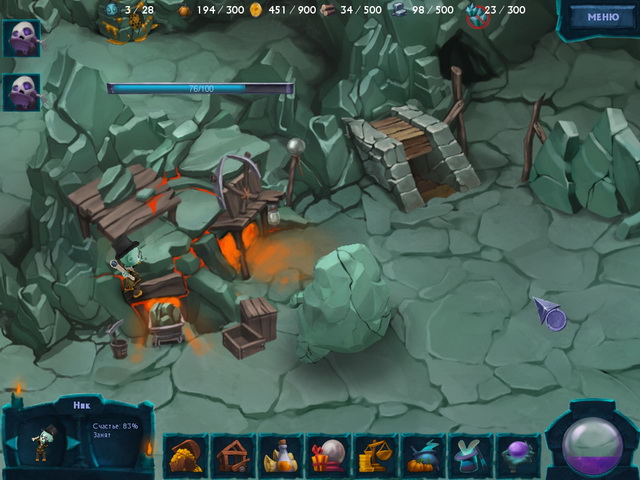Screen dimensions: 640x480
Task: Select the first skull portrait
Action: (21, 38)
